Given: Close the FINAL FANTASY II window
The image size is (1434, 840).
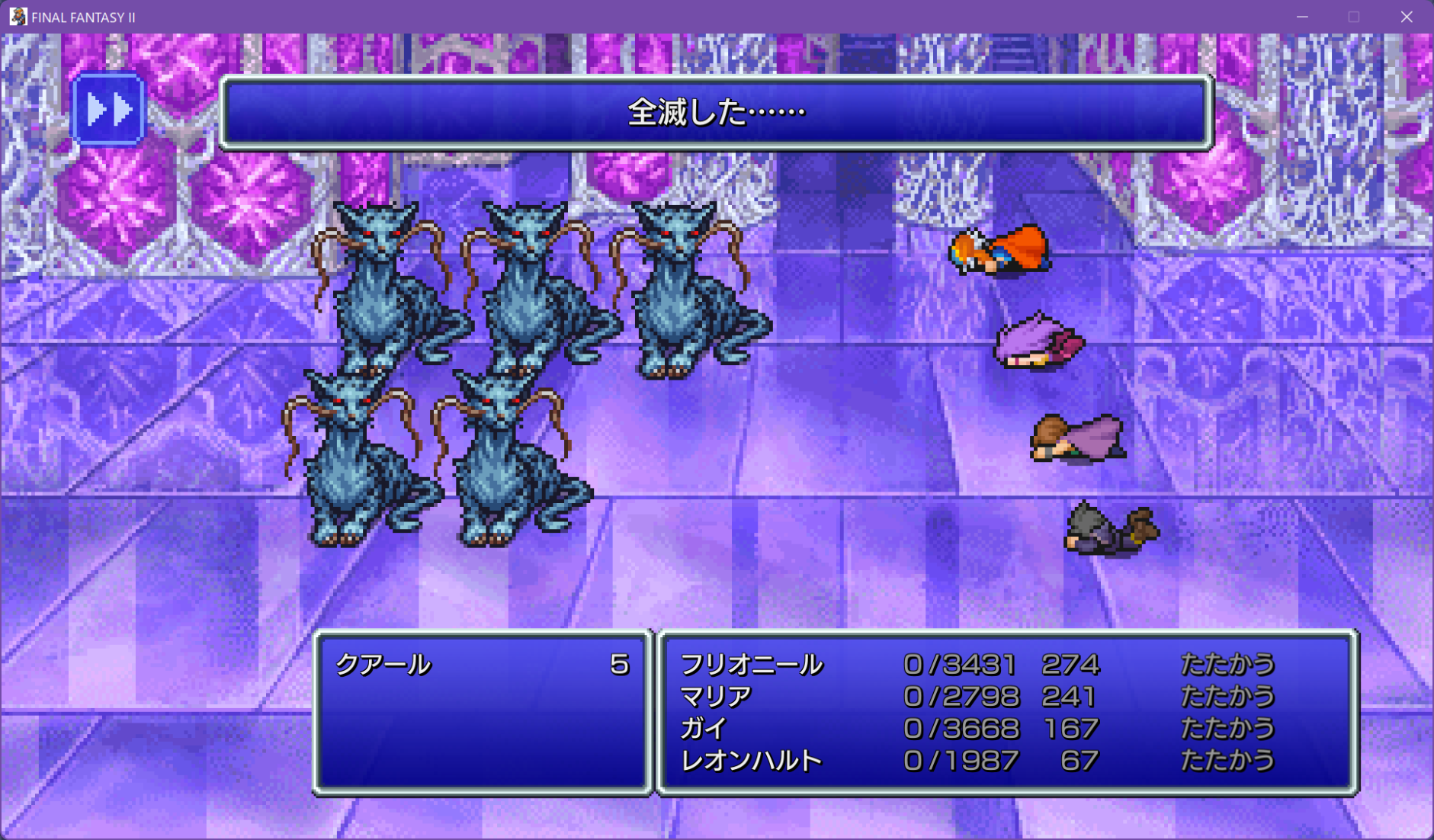Looking at the screenshot, I should 1407,17.
